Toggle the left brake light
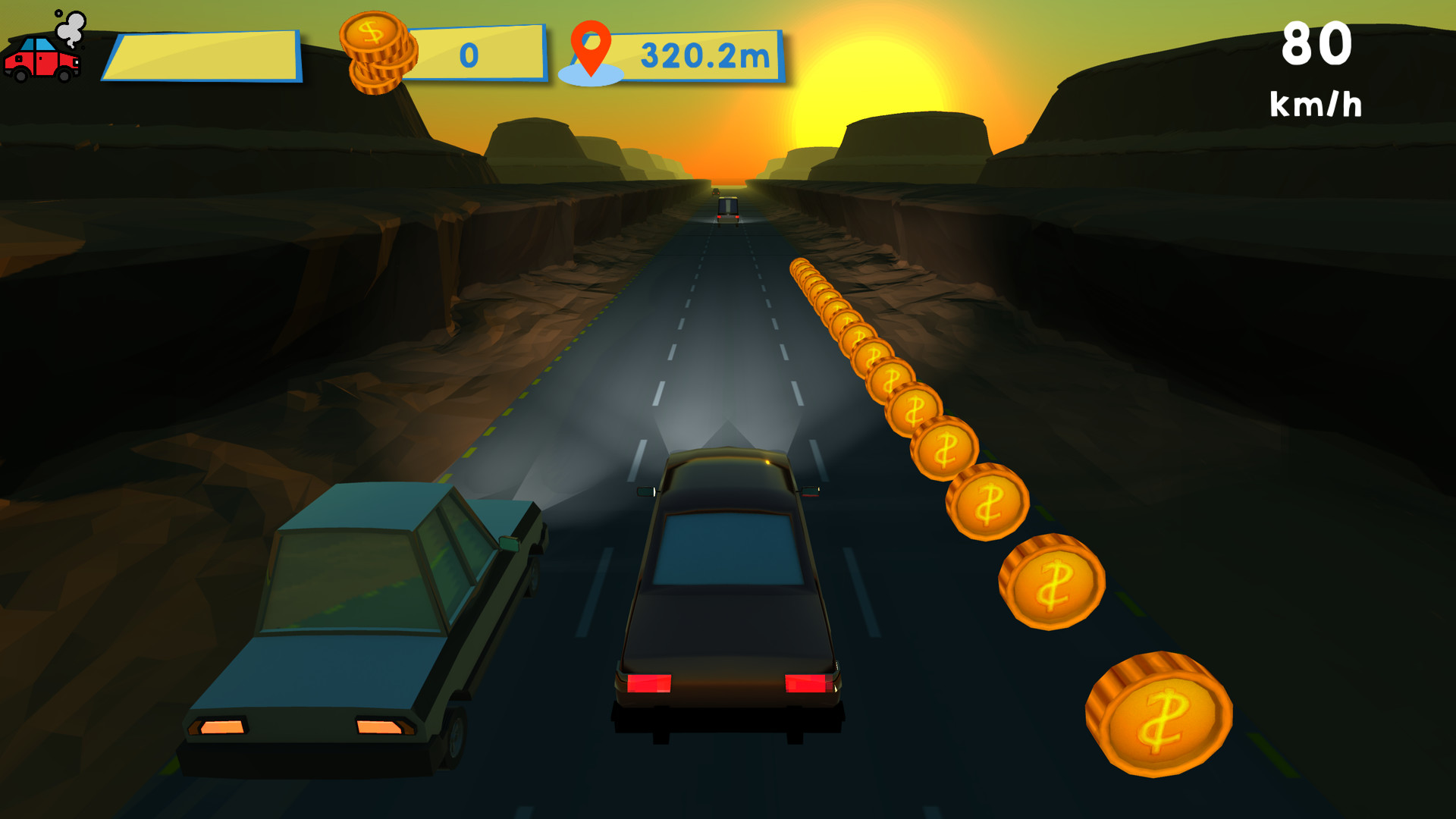 click(648, 682)
